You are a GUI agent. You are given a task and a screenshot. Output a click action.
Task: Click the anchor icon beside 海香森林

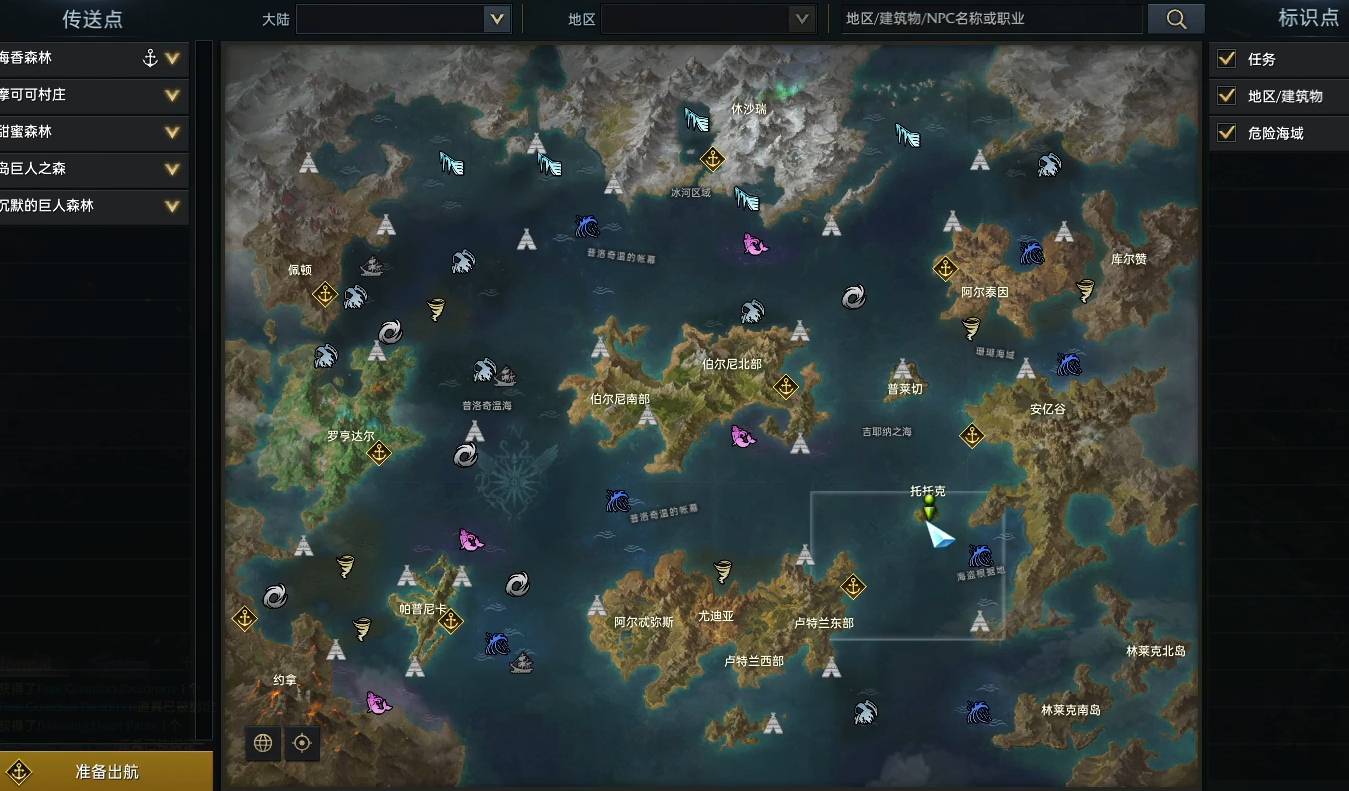point(150,58)
